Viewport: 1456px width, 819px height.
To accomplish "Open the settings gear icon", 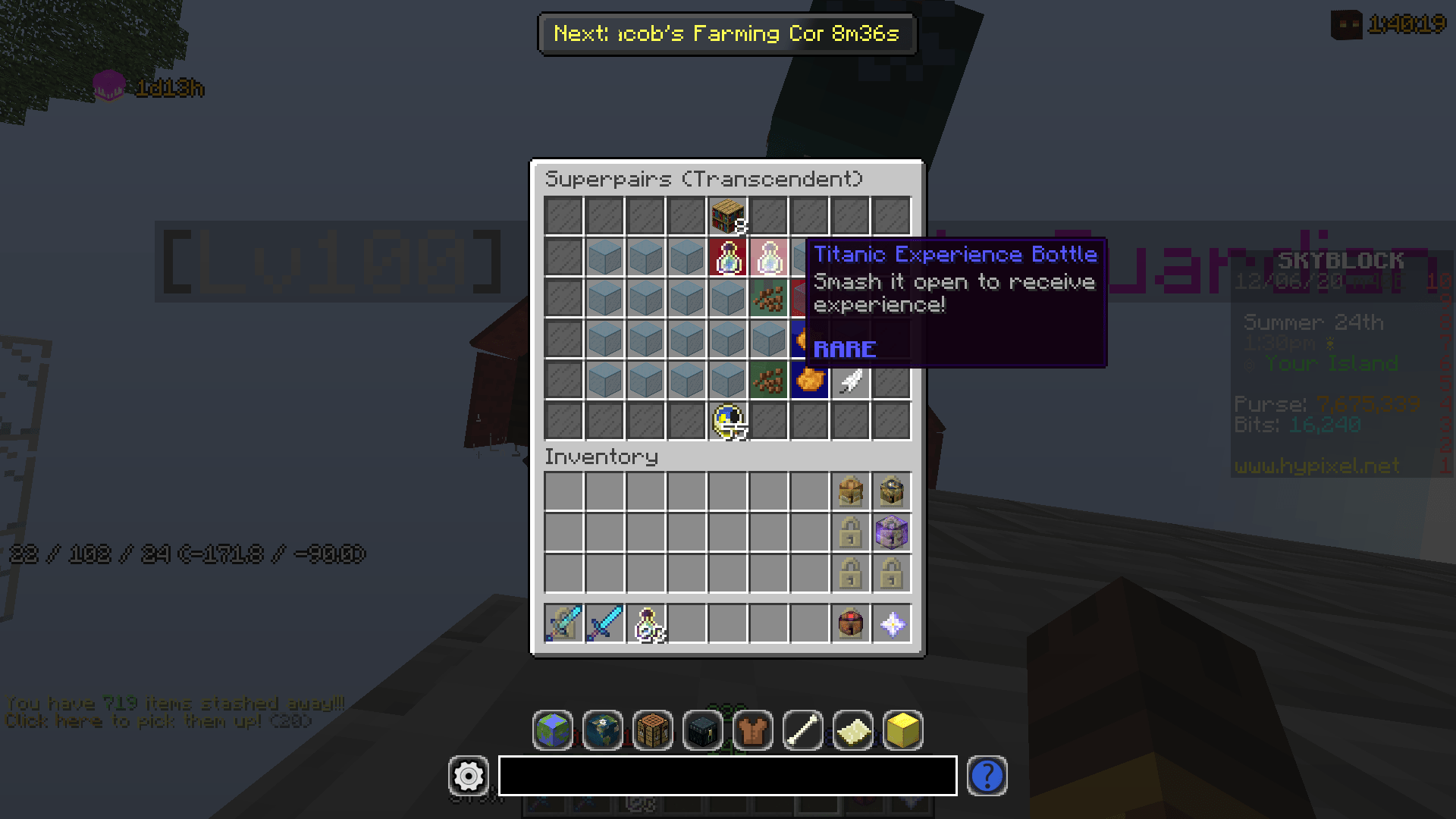I will (468, 777).
